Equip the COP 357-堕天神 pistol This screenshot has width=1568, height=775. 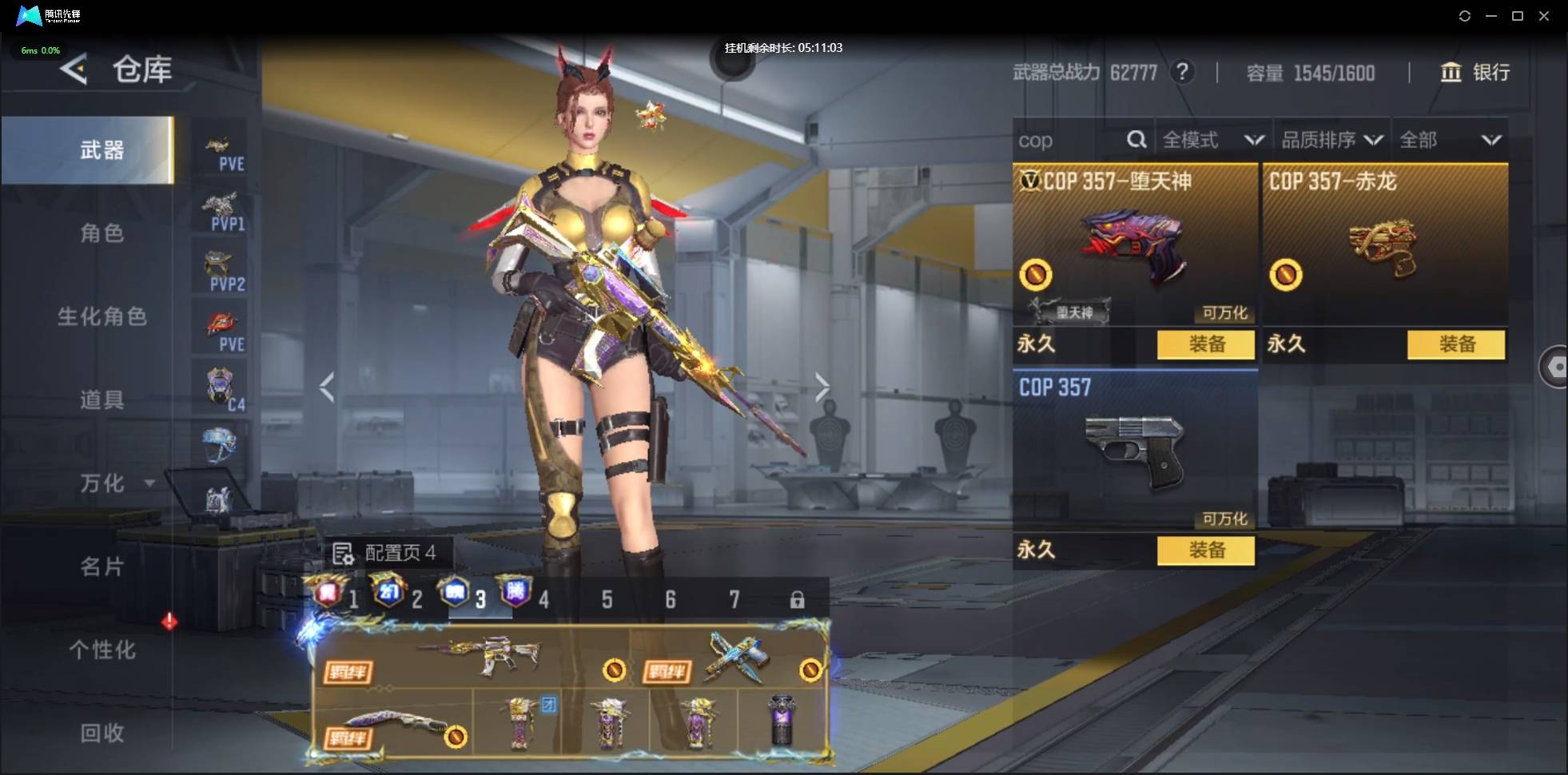tap(1205, 344)
